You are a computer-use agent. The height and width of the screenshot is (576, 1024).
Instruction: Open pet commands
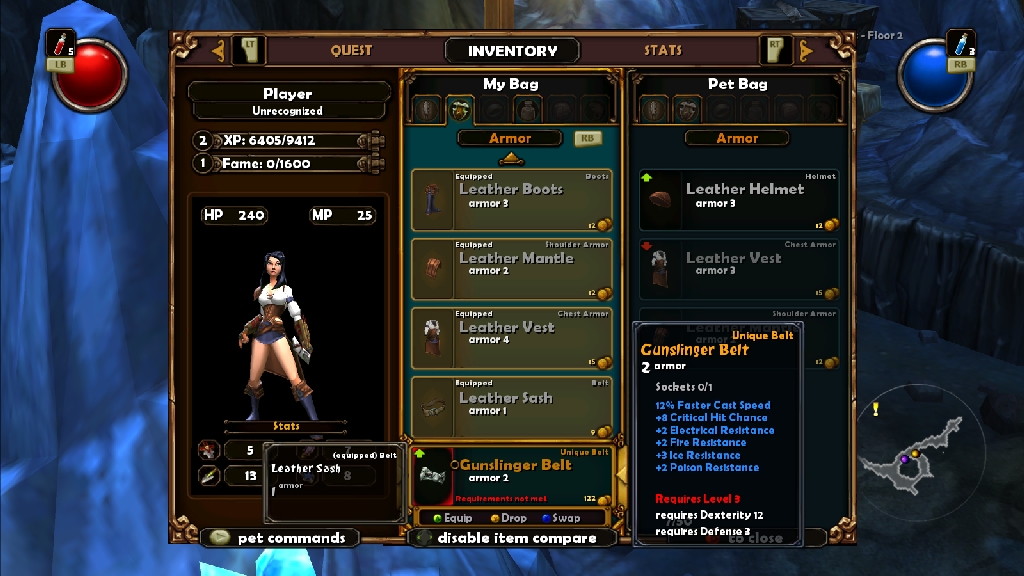point(280,538)
